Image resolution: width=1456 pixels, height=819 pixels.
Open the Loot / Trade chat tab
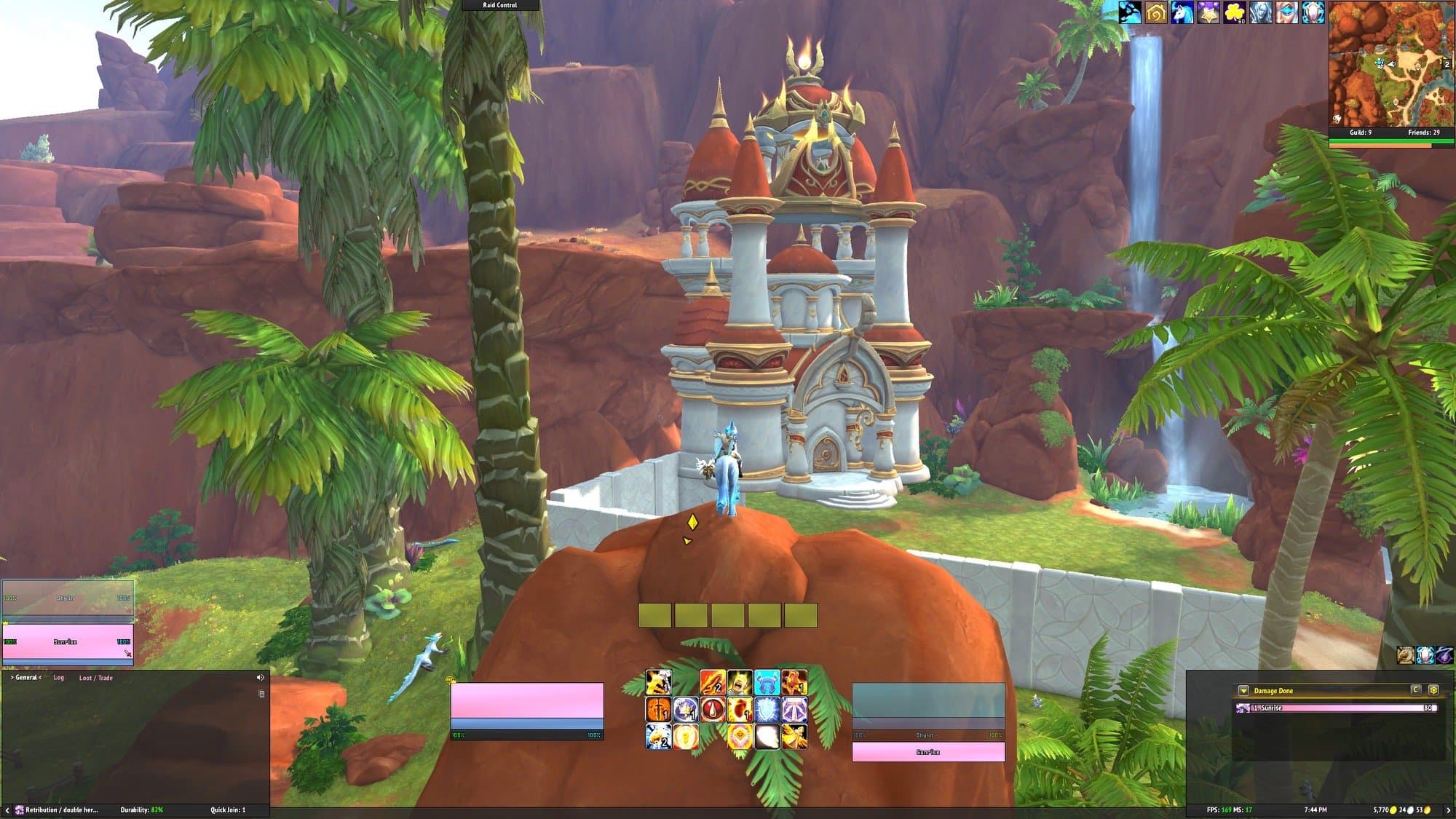tap(96, 678)
